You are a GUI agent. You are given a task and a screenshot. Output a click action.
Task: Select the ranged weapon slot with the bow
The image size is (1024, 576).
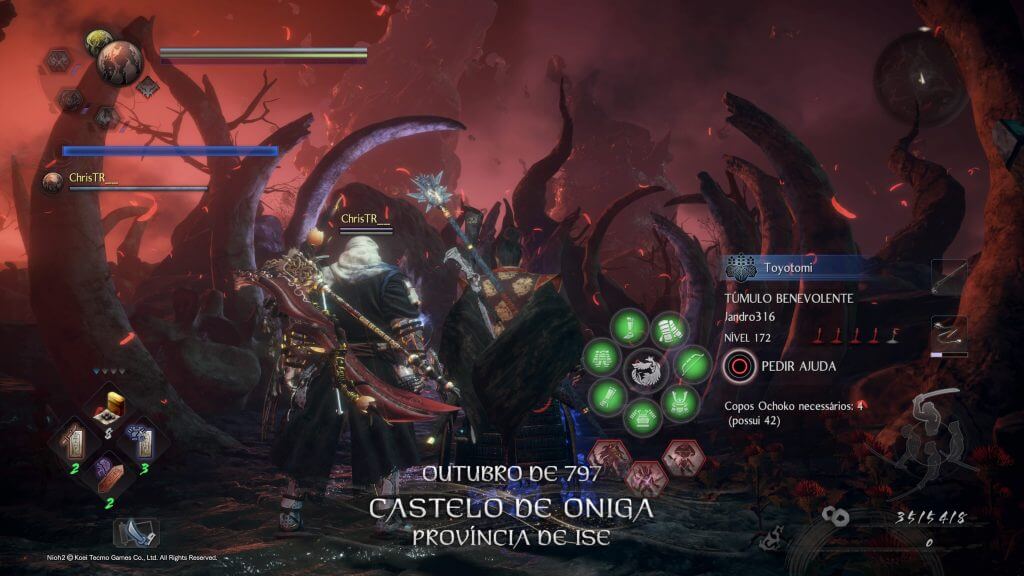[x=949, y=333]
